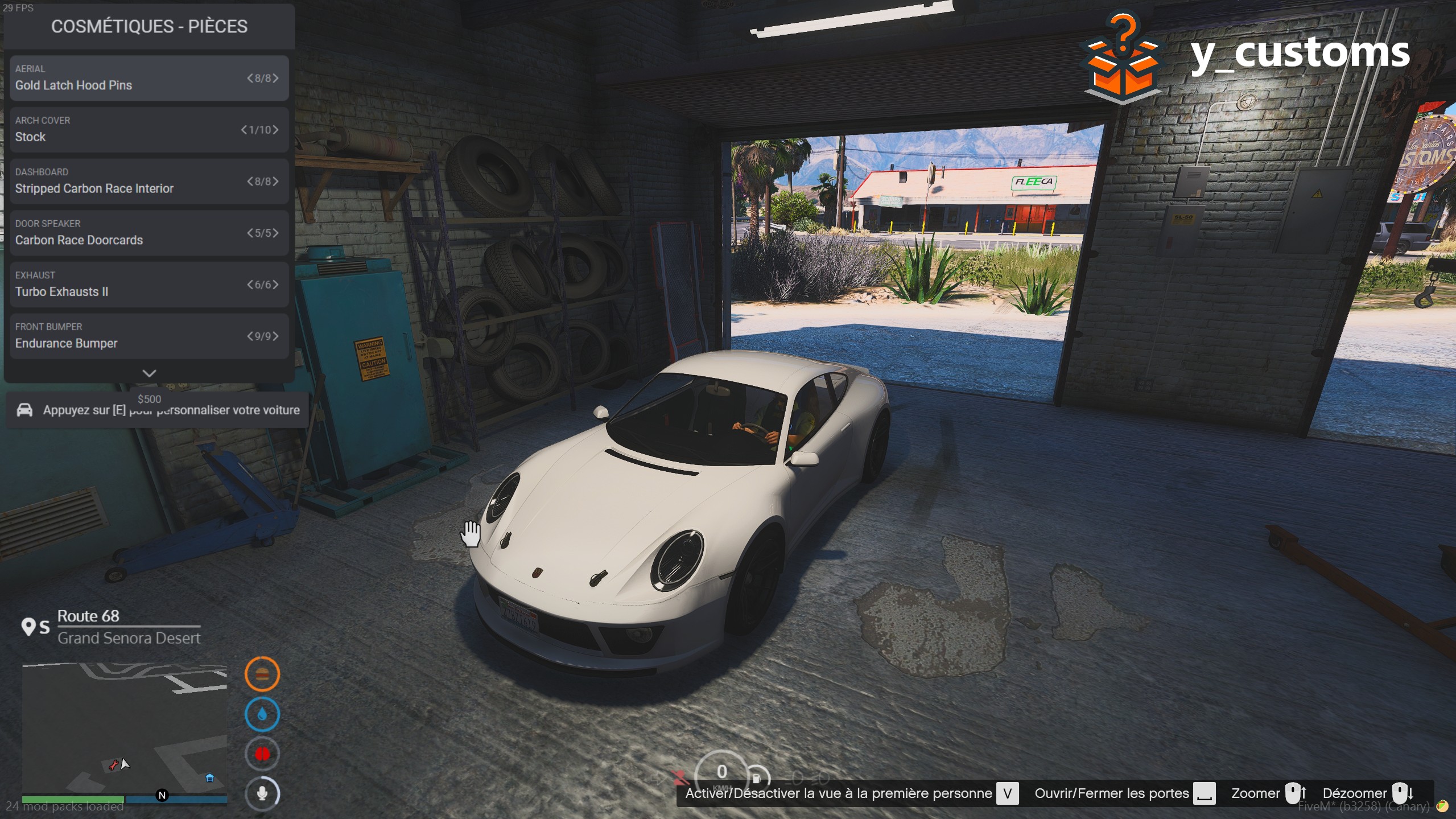Go to previous Front Bumper option

click(250, 336)
